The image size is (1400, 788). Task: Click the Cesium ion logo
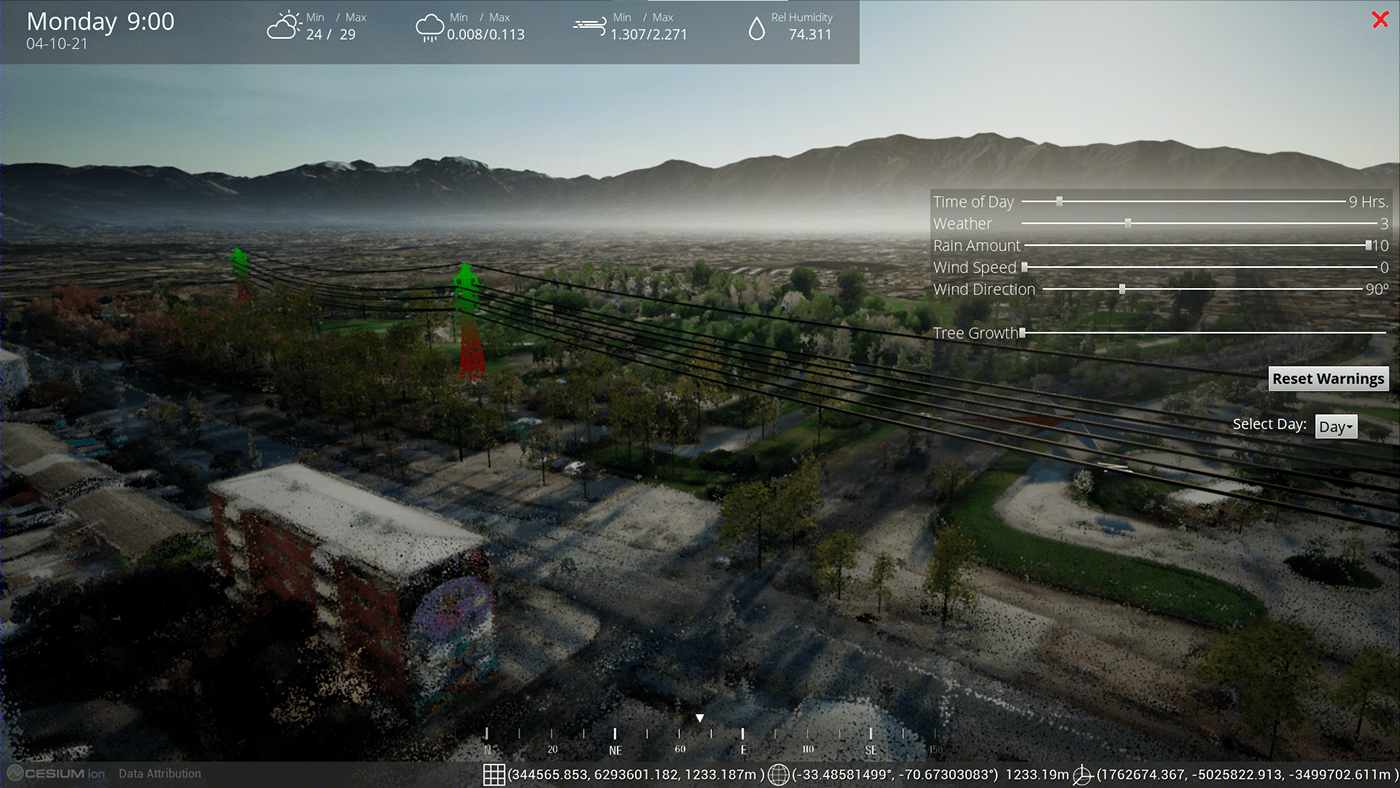(x=55, y=773)
